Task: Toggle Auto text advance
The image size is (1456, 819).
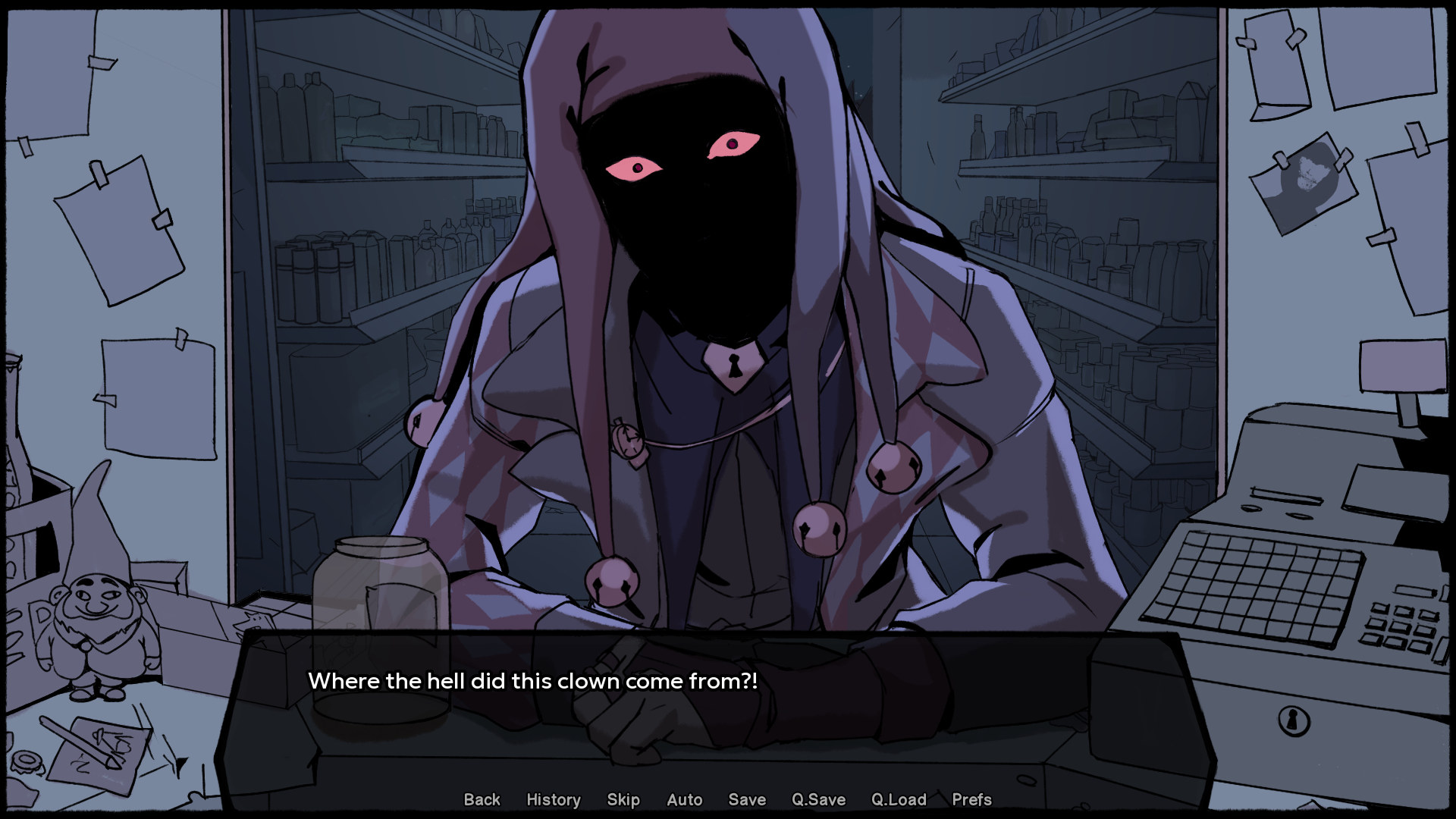Action: [683, 799]
